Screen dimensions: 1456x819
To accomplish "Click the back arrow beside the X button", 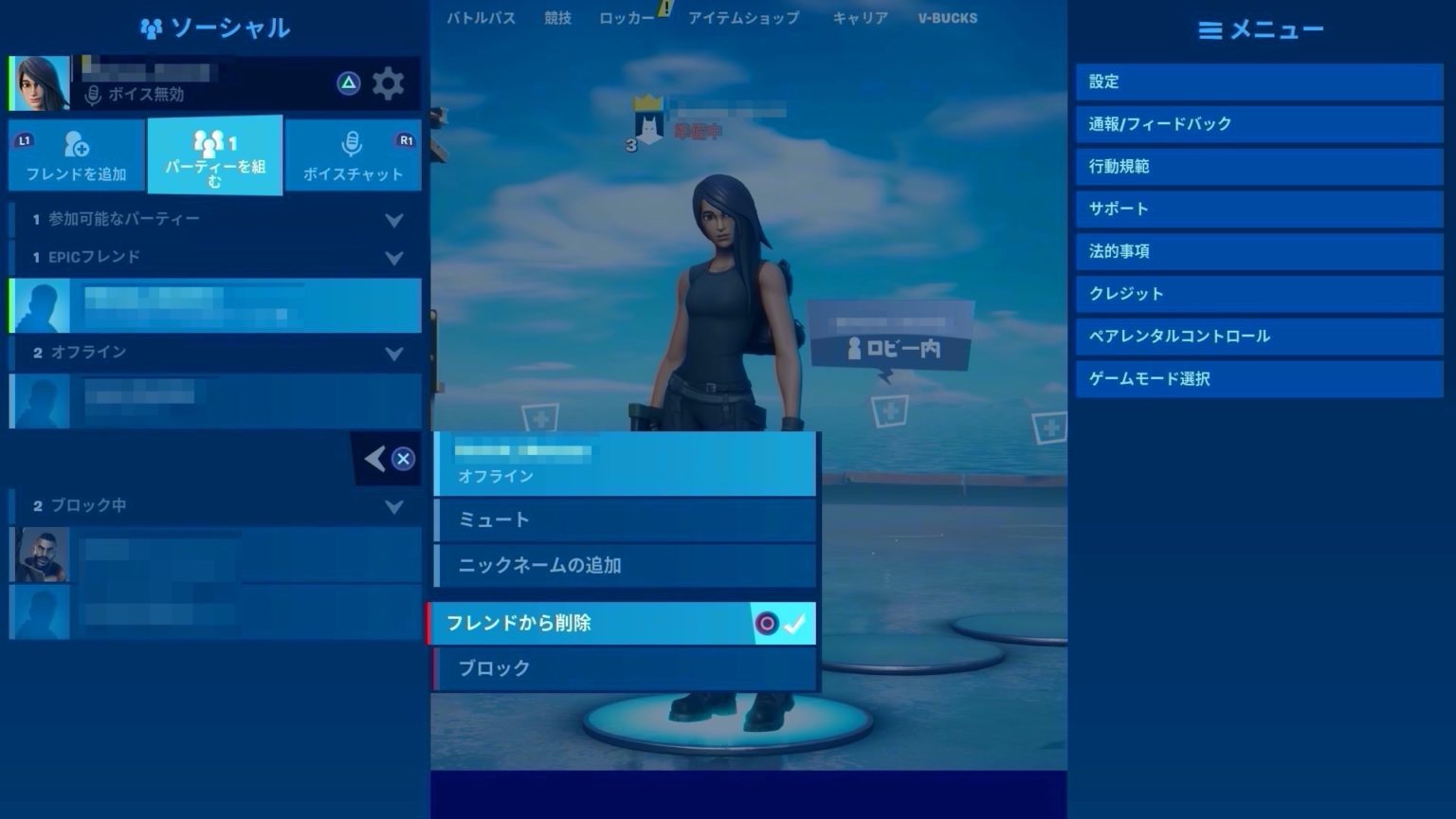I will (x=373, y=458).
